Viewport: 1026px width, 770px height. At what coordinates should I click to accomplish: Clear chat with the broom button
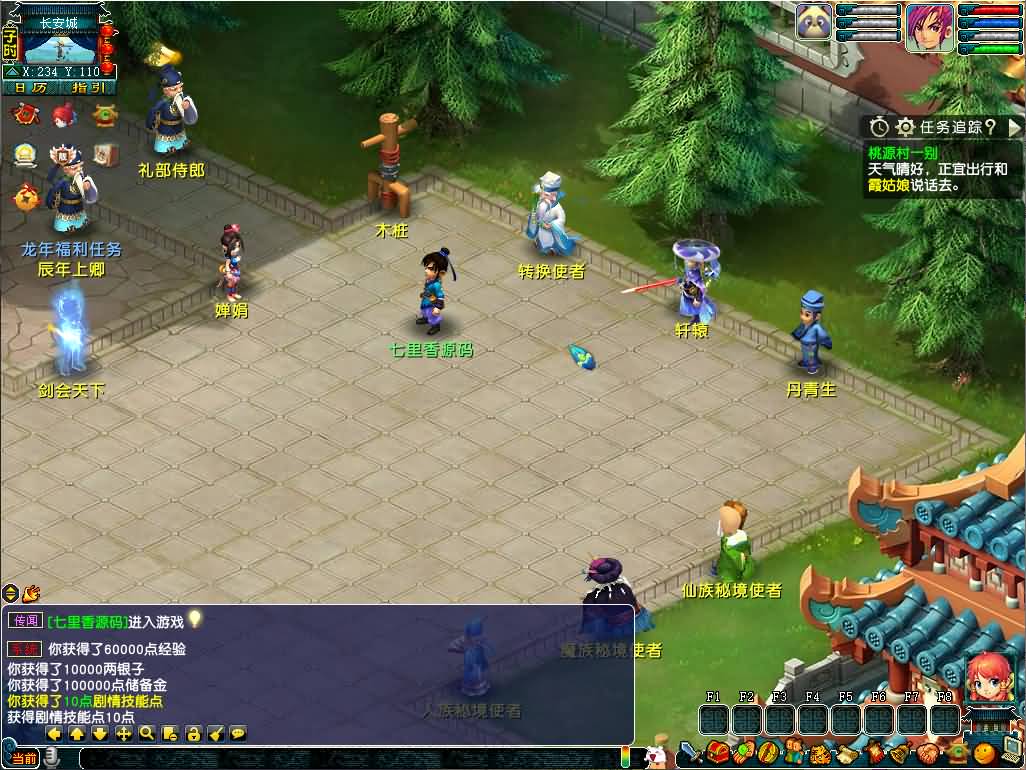[216, 733]
